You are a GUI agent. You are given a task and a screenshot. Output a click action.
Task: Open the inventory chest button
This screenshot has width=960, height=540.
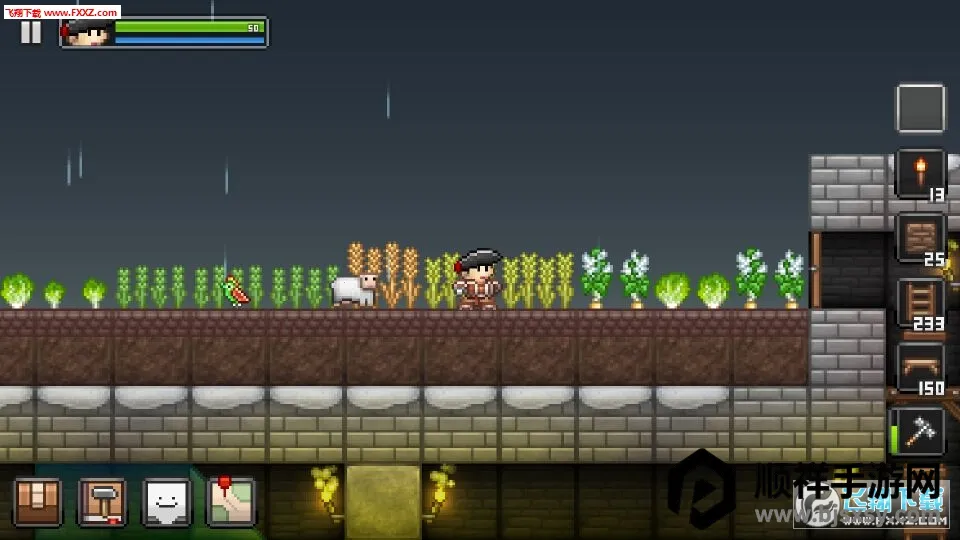click(38, 501)
